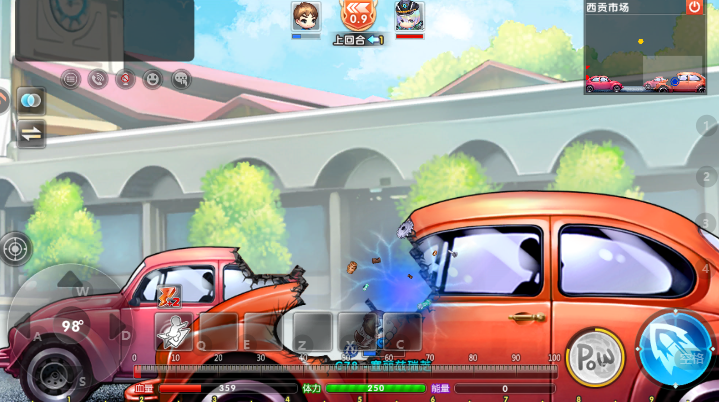Activate the crosshair aim button
Image resolution: width=719 pixels, height=402 pixels.
click(x=16, y=248)
